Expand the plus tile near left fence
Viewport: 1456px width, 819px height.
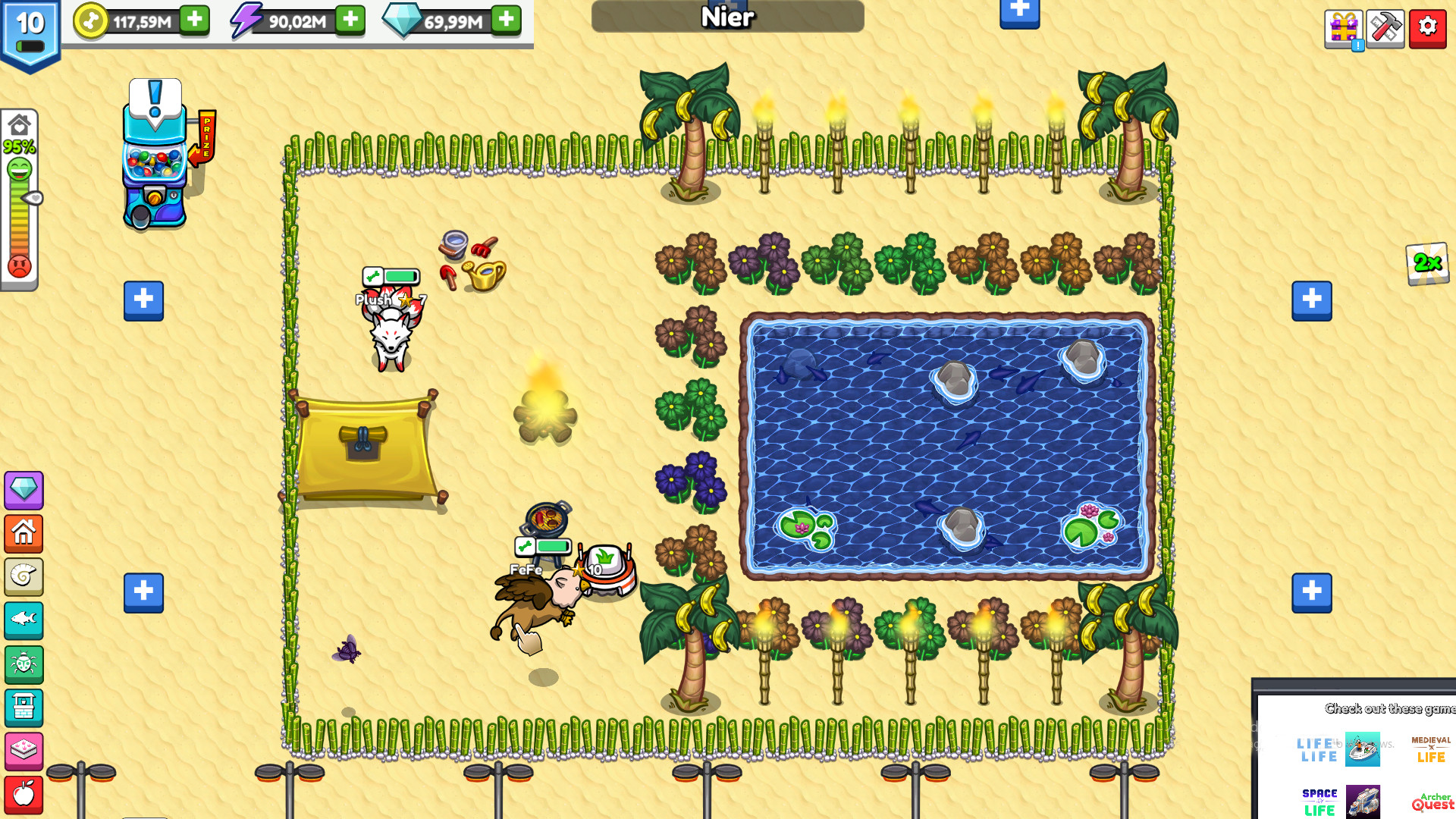(143, 300)
